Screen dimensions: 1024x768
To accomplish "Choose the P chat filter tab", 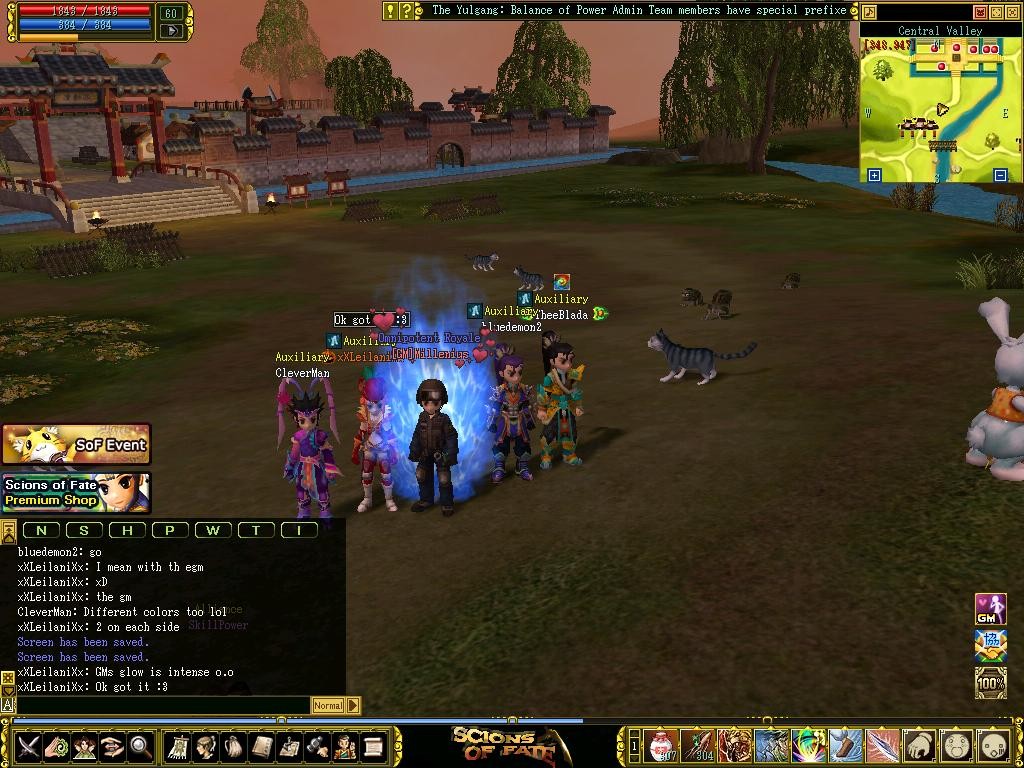I will [170, 530].
